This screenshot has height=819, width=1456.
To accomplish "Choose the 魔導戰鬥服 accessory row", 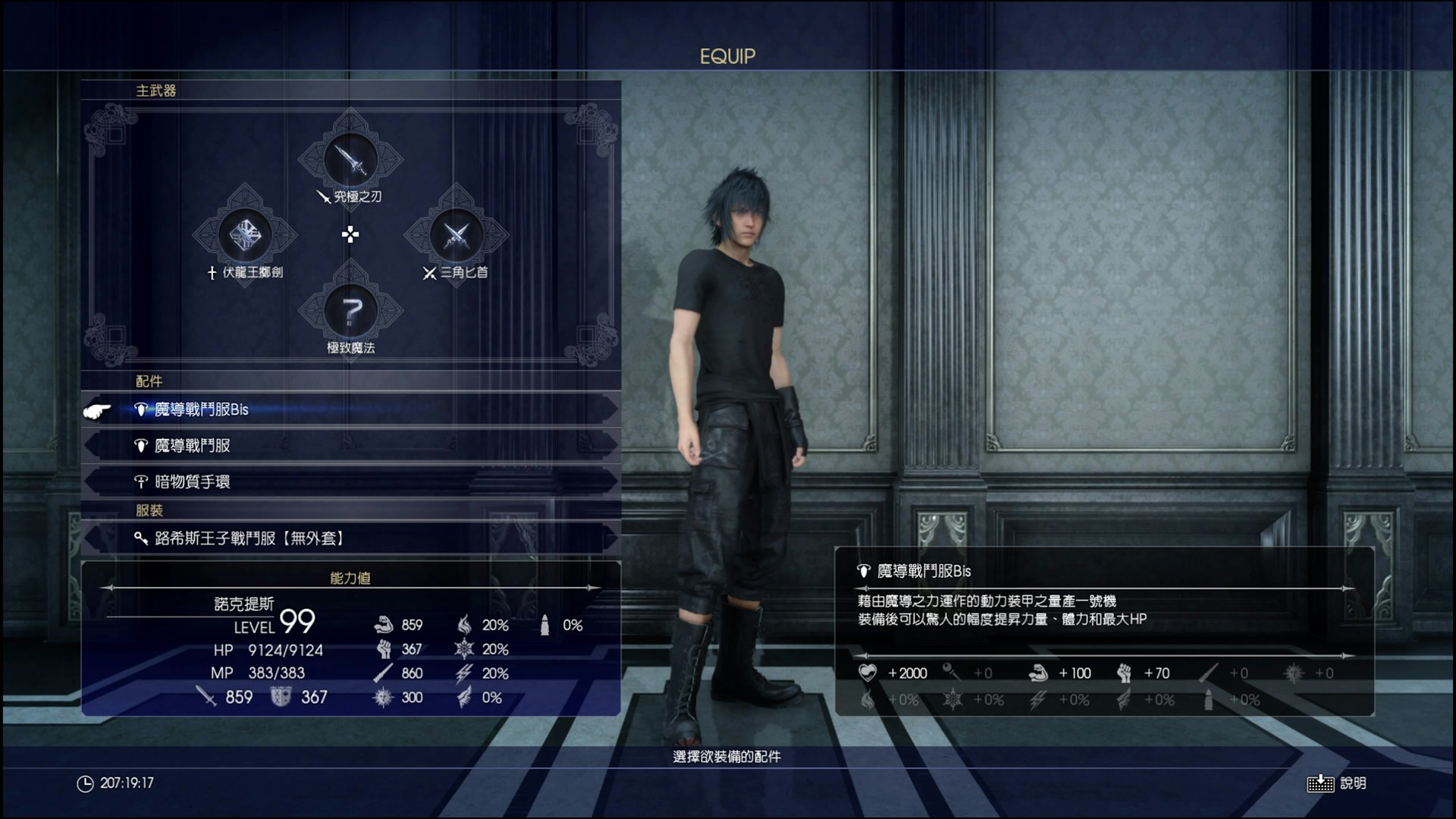I will 350,446.
